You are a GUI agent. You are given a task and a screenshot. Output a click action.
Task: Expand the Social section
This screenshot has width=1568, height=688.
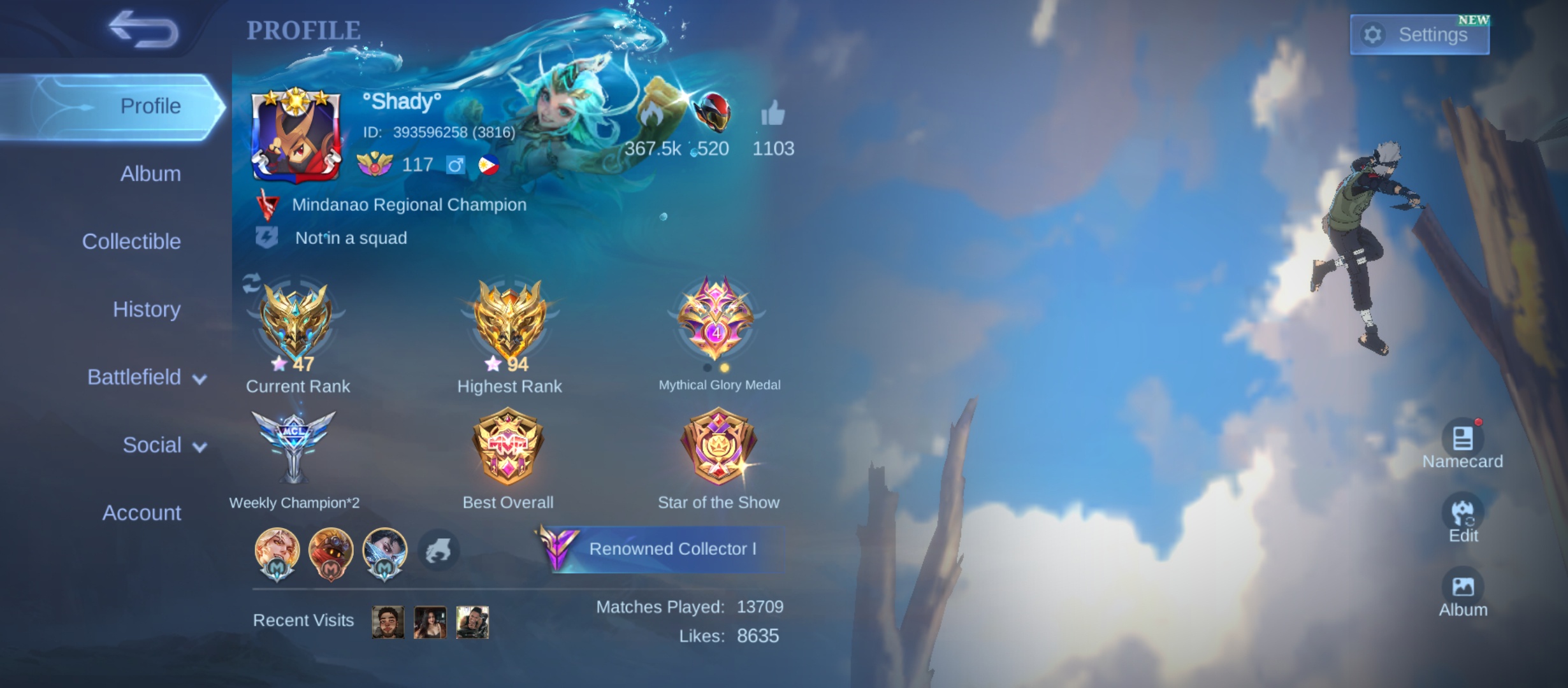pos(164,445)
